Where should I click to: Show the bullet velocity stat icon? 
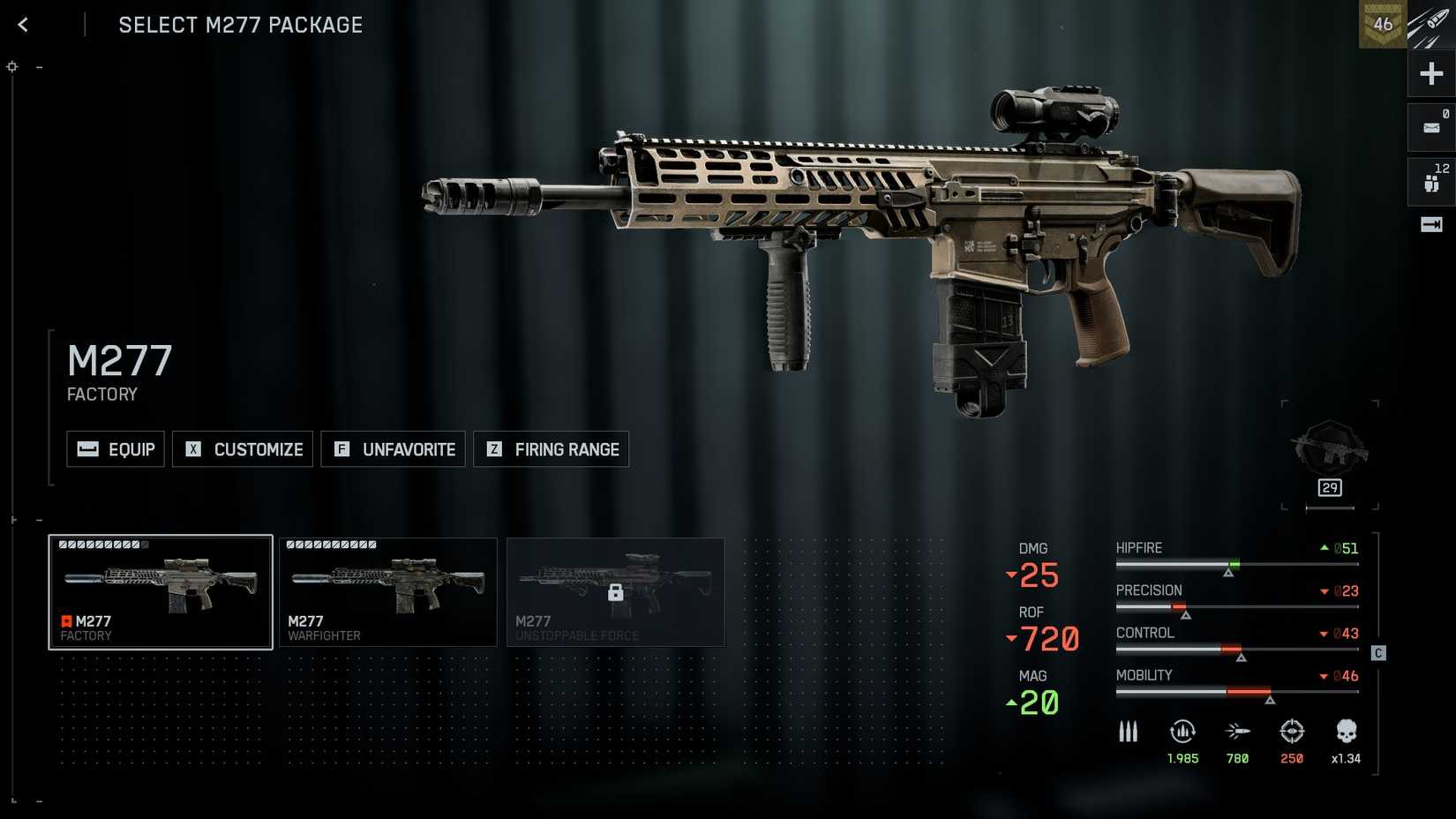click(1237, 732)
